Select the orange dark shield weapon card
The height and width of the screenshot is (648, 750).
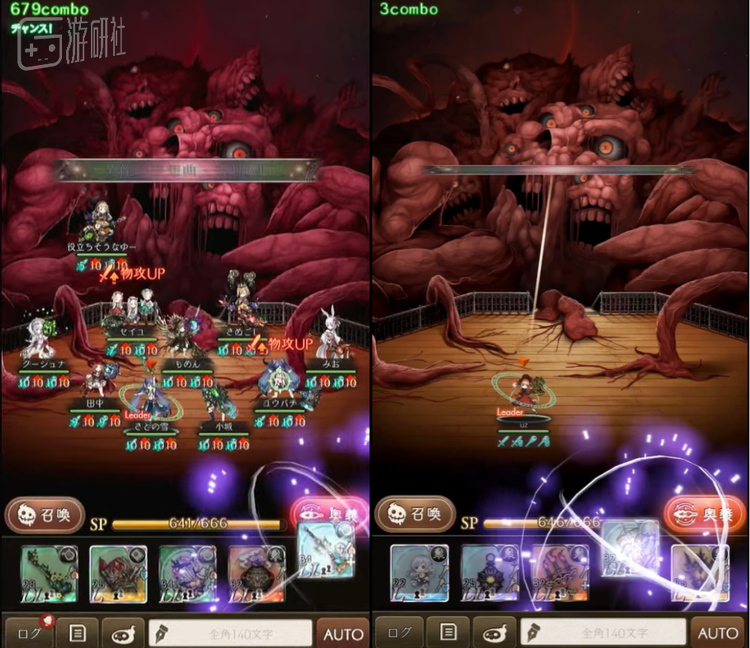(256, 573)
